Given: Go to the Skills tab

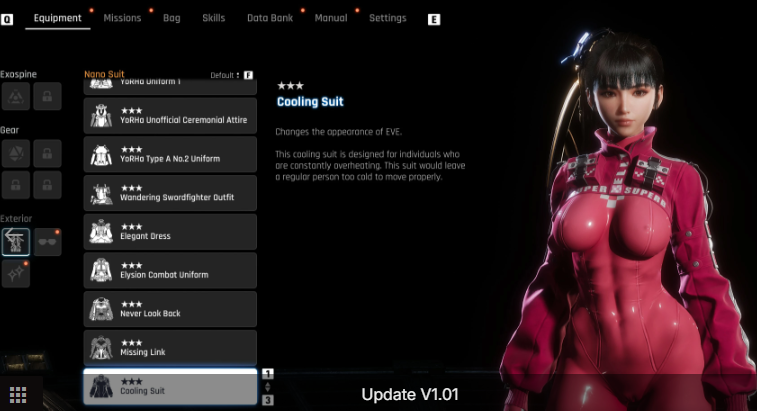Looking at the screenshot, I should 213,18.
